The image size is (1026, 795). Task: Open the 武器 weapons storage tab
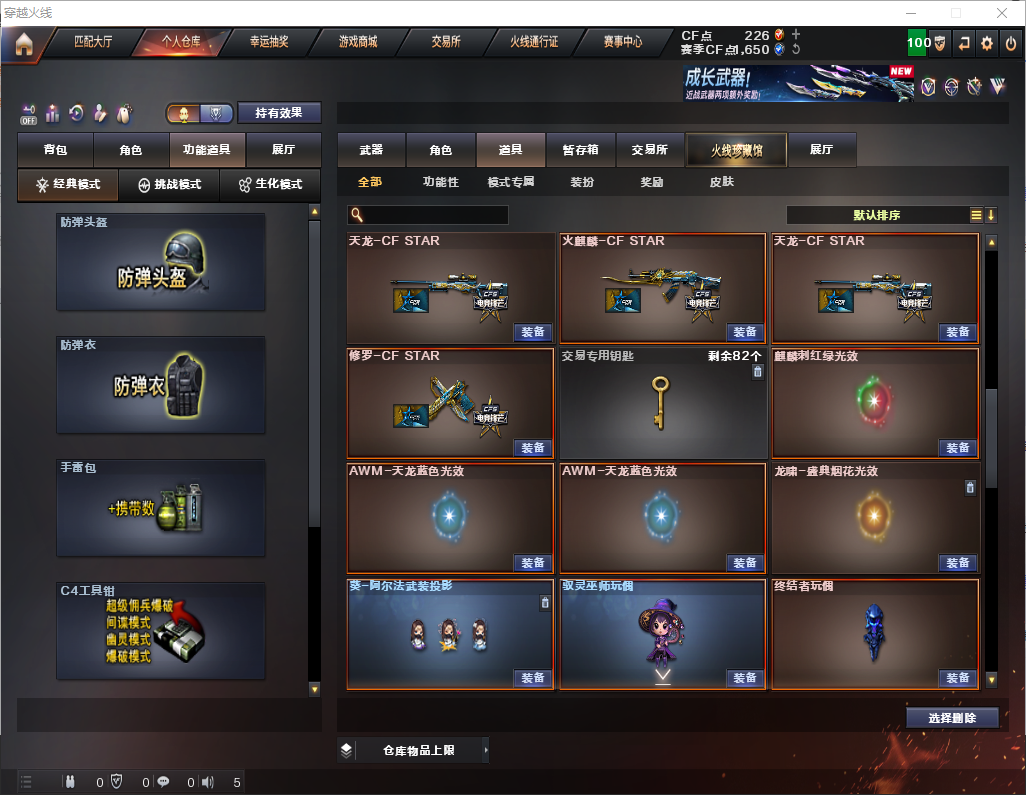(x=371, y=150)
